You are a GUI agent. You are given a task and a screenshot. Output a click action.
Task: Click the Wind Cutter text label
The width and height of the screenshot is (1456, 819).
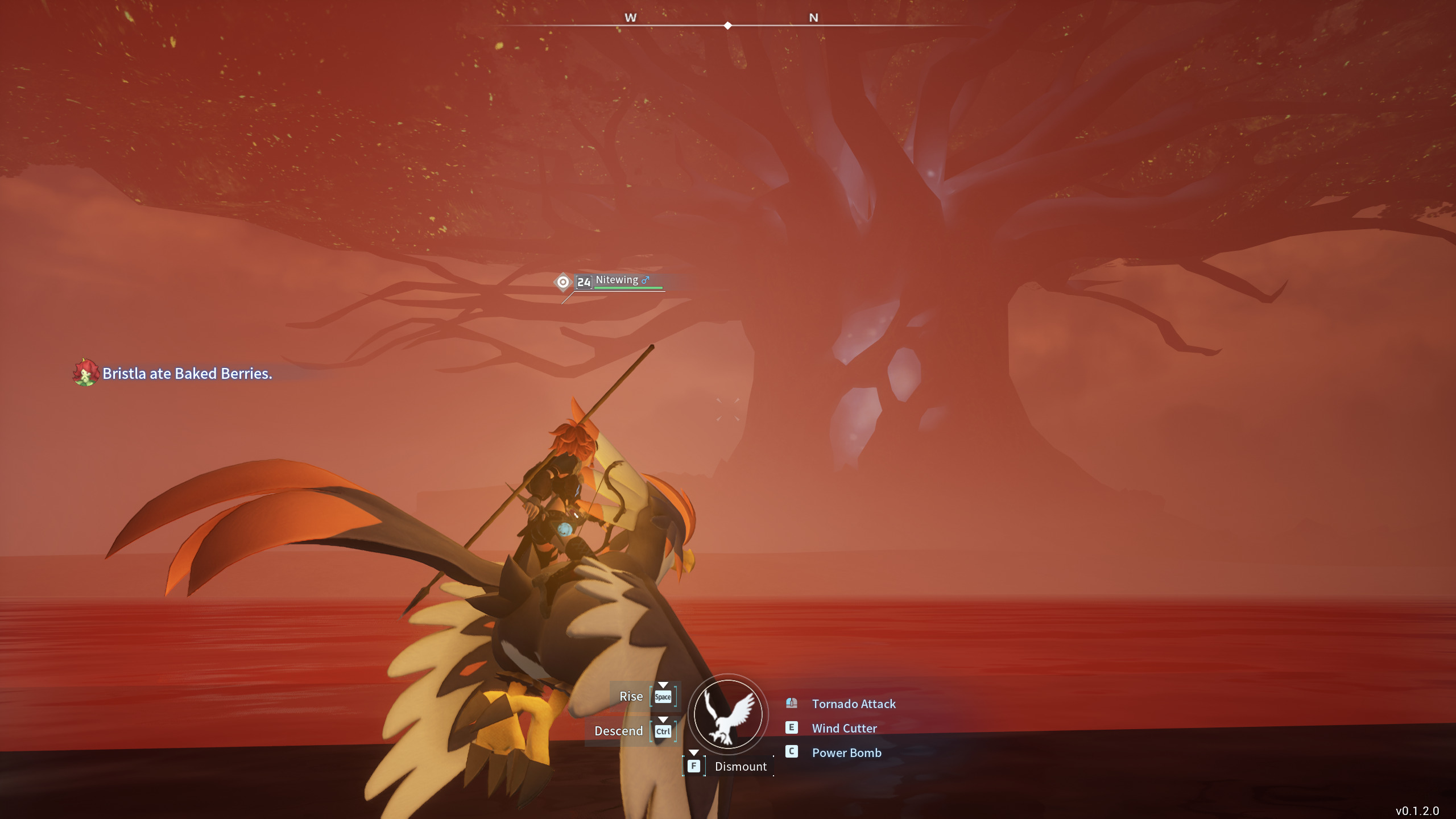pyautogui.click(x=844, y=728)
